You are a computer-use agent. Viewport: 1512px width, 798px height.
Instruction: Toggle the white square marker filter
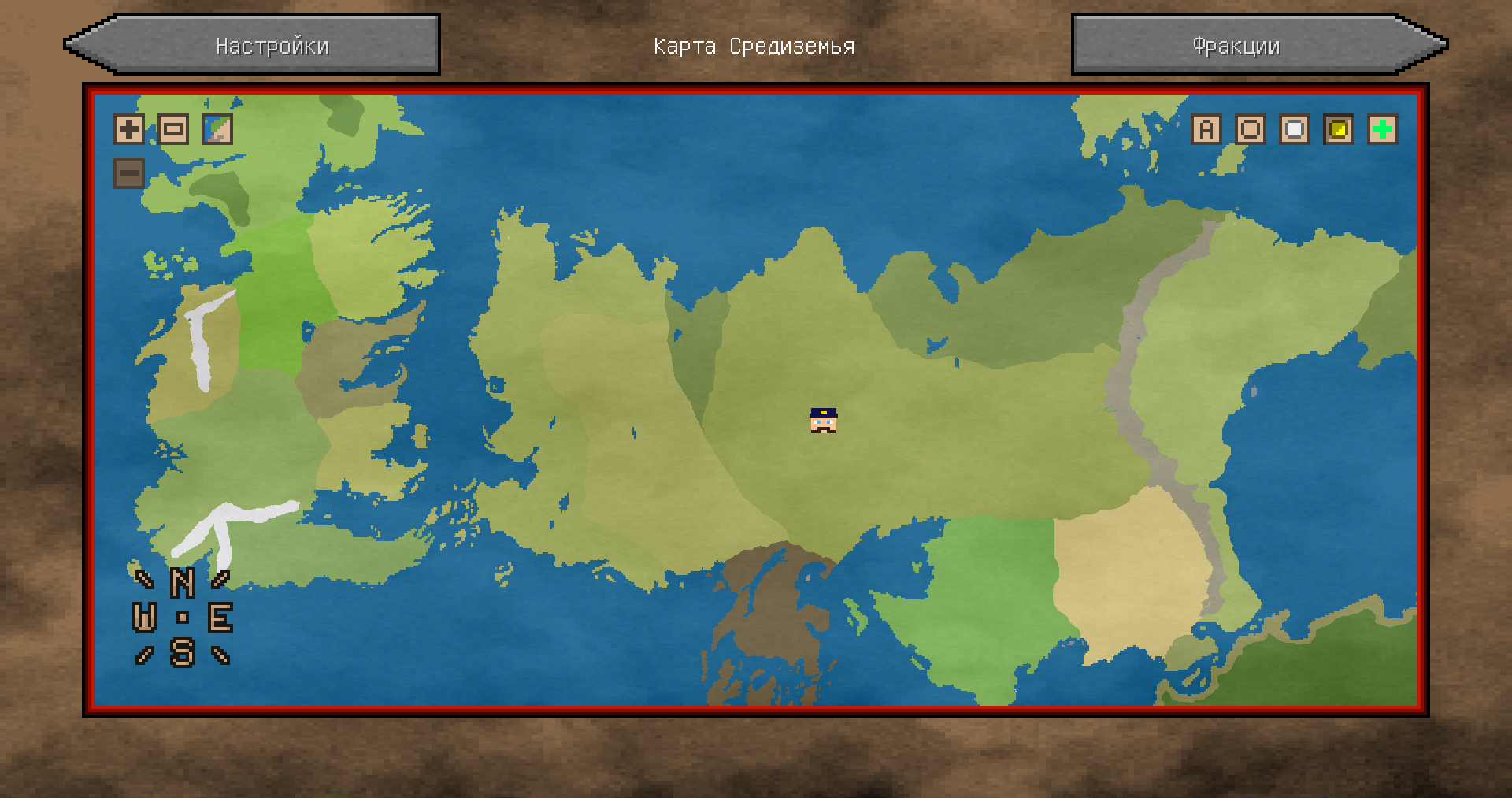[1295, 129]
